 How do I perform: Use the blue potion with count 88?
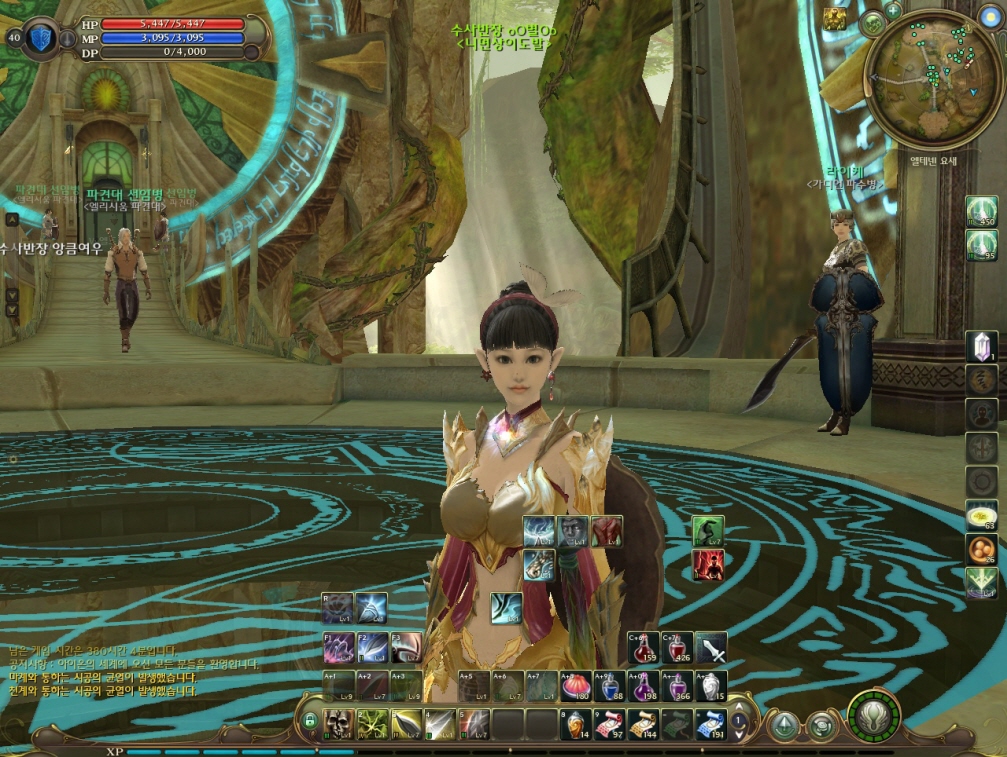pyautogui.click(x=610, y=687)
